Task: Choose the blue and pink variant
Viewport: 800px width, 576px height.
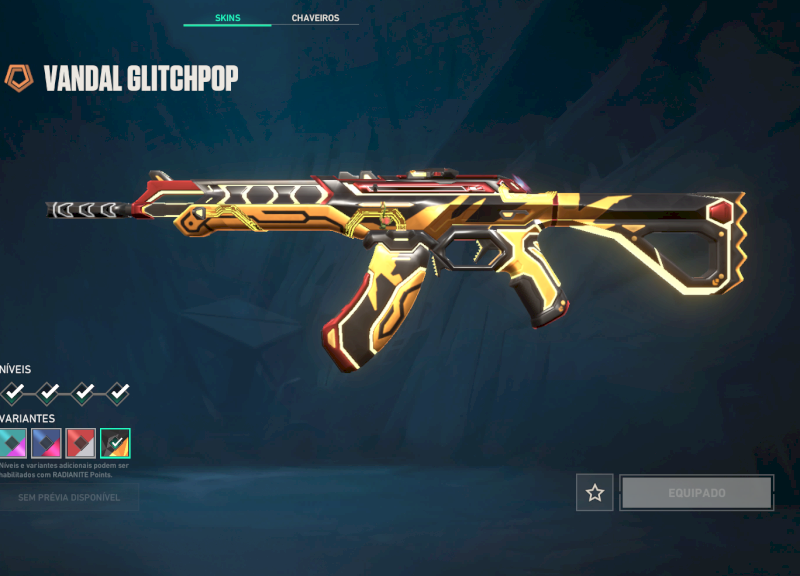Action: [46, 442]
